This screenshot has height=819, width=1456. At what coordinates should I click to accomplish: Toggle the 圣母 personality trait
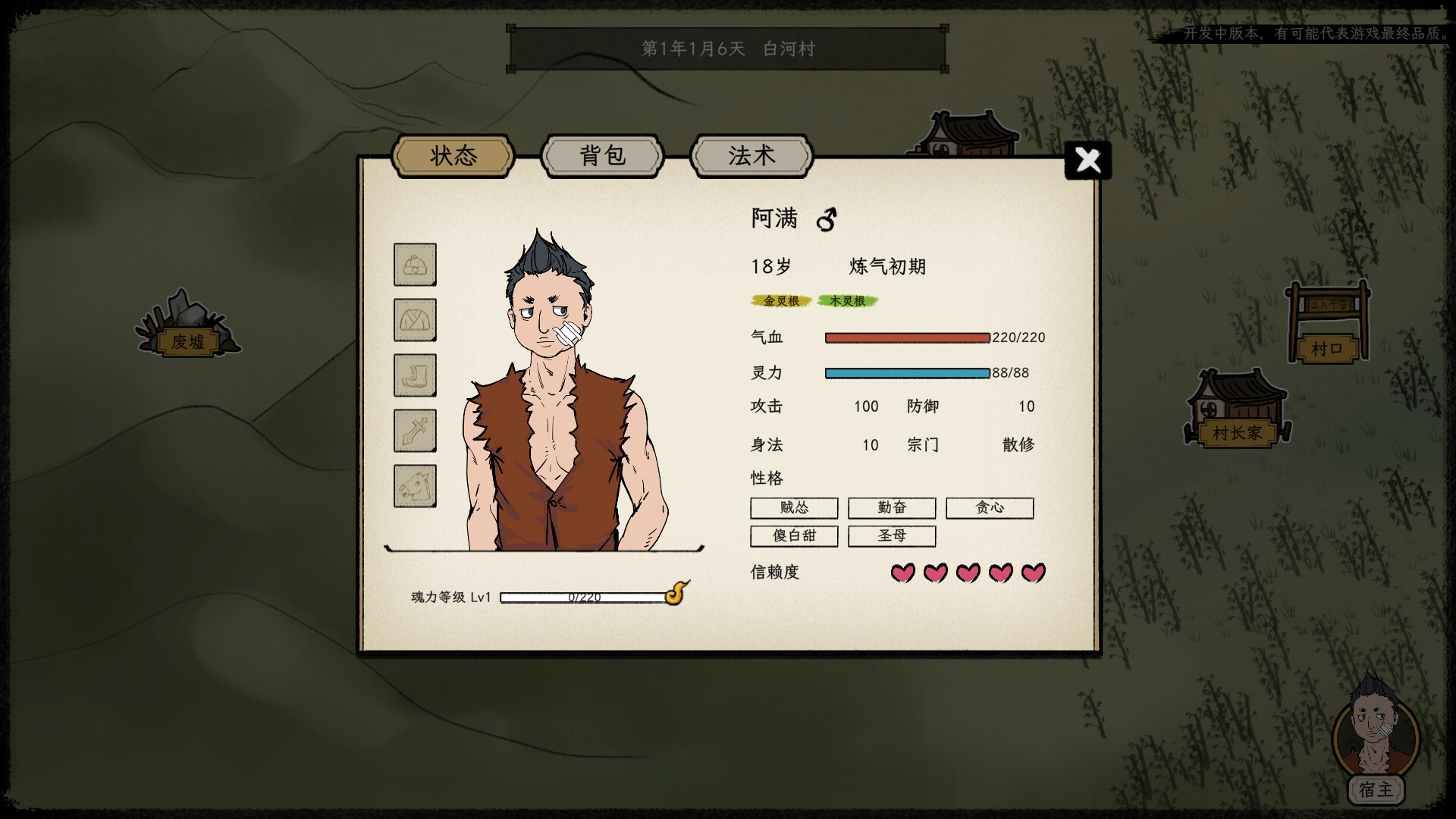891,536
